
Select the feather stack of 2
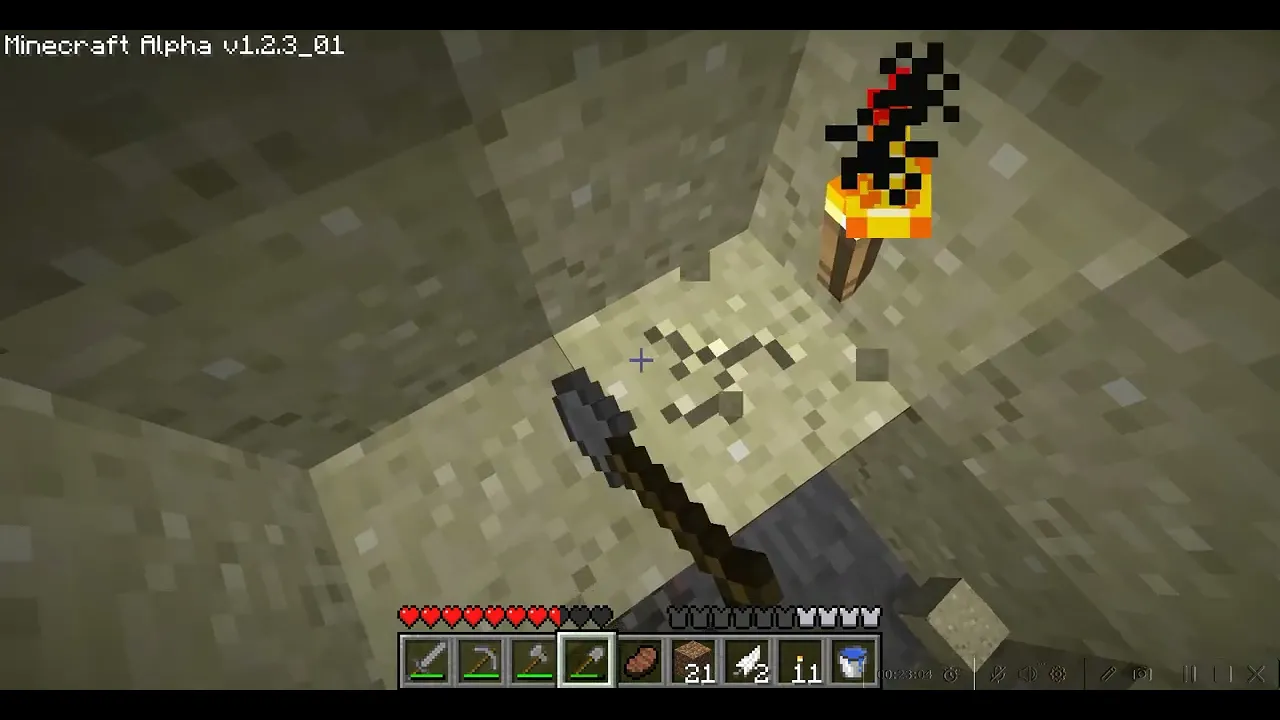747,662
